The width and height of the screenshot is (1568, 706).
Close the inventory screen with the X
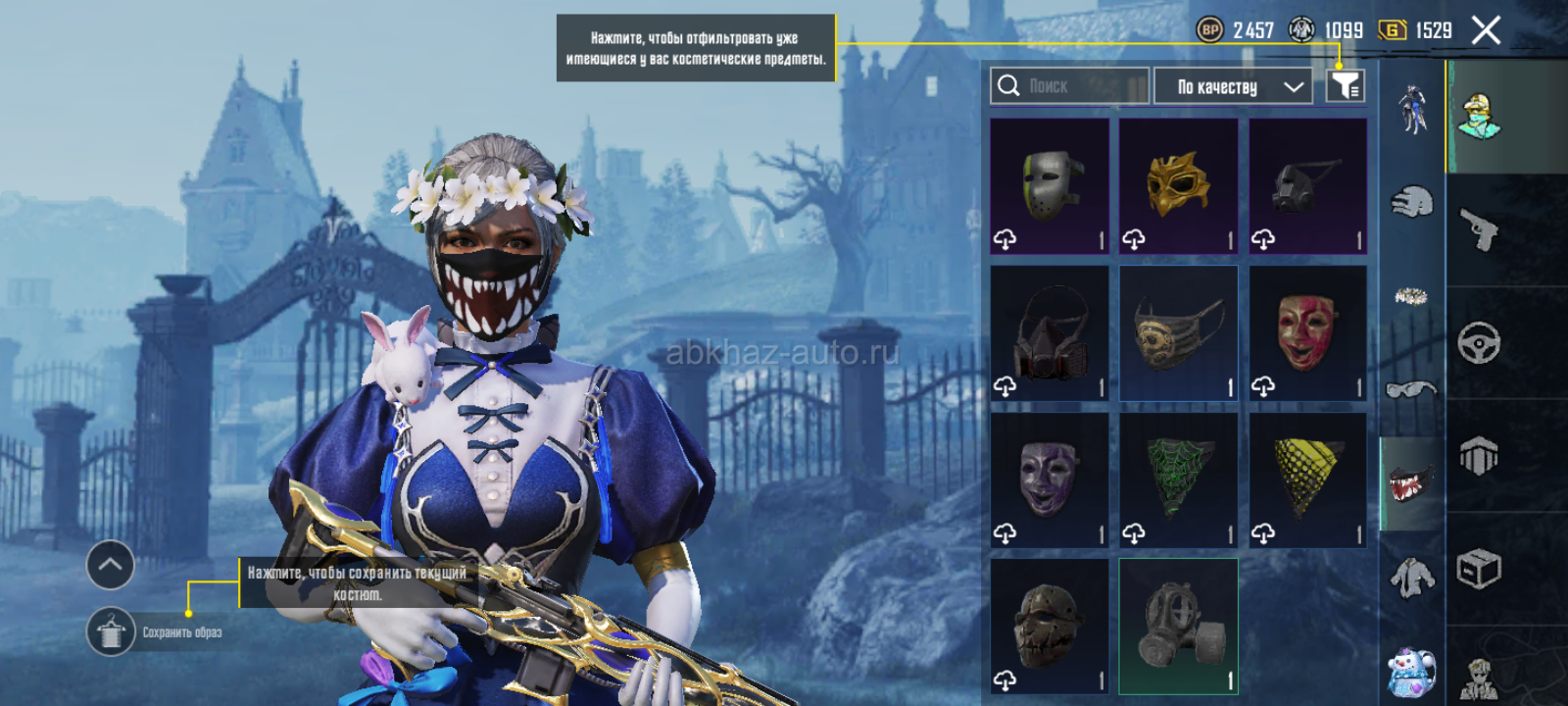[1486, 31]
